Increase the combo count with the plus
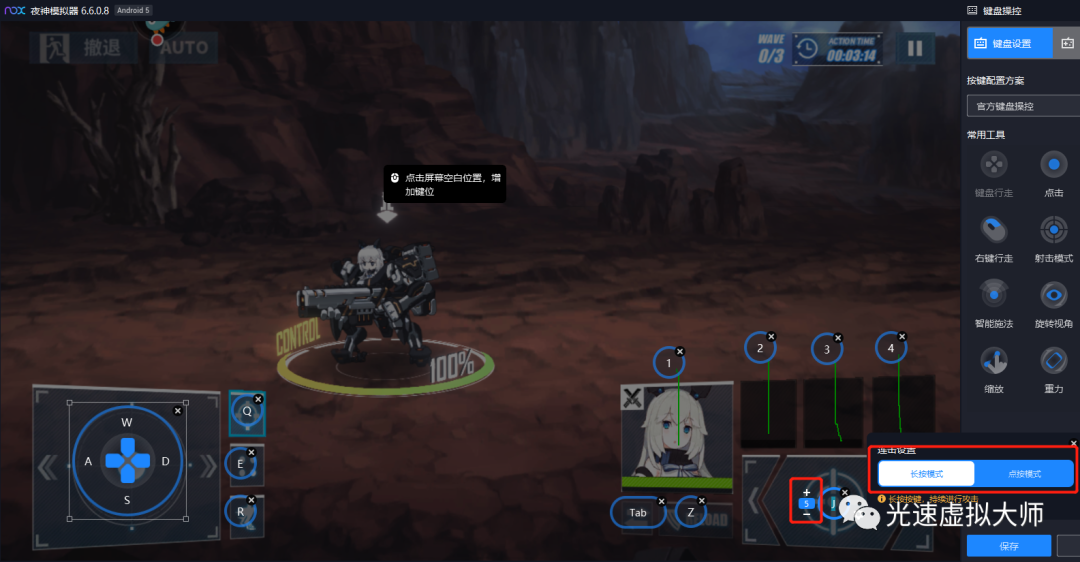The width and height of the screenshot is (1080, 562). coord(807,491)
